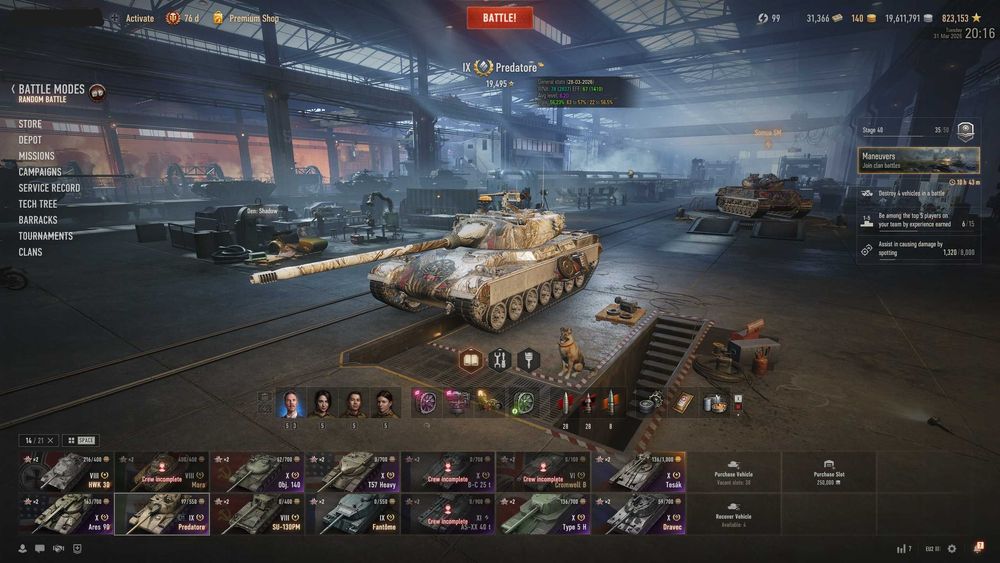Enter the Barracks
Viewport: 1000px width, 563px height.
click(38, 220)
